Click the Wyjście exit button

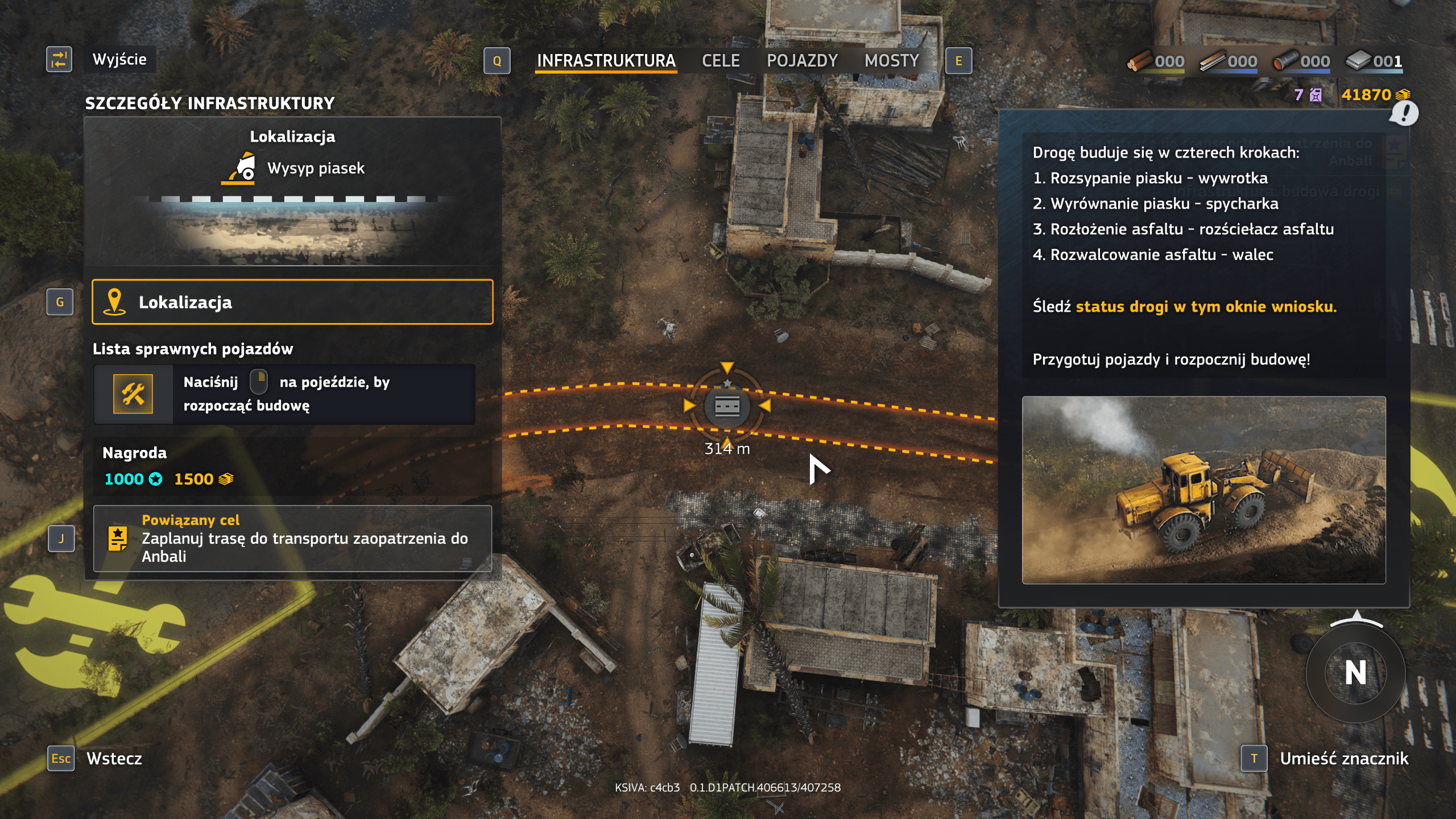119,59
